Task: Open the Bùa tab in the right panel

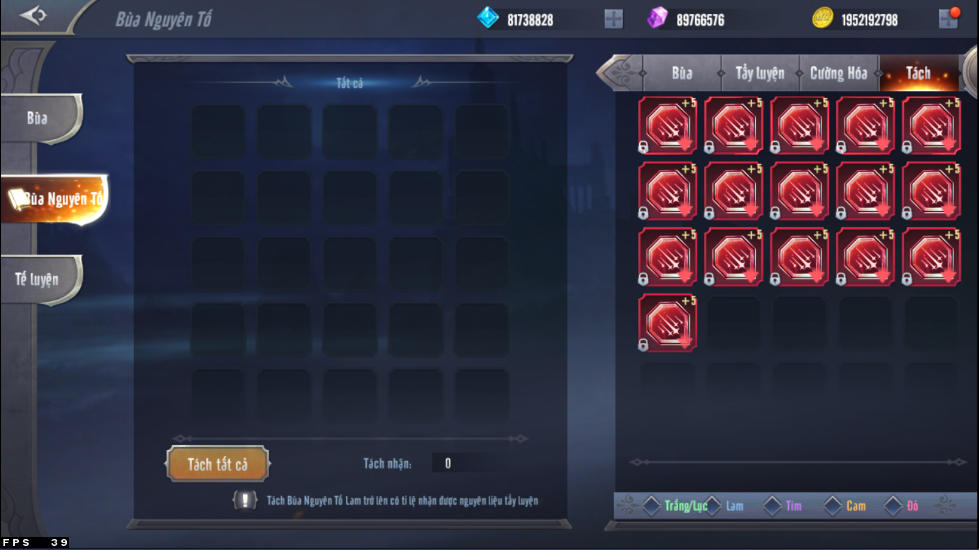Action: (682, 73)
